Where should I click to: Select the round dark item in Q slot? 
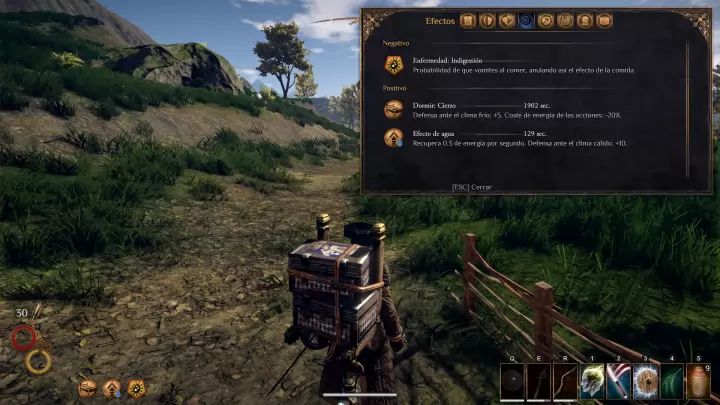coord(513,383)
